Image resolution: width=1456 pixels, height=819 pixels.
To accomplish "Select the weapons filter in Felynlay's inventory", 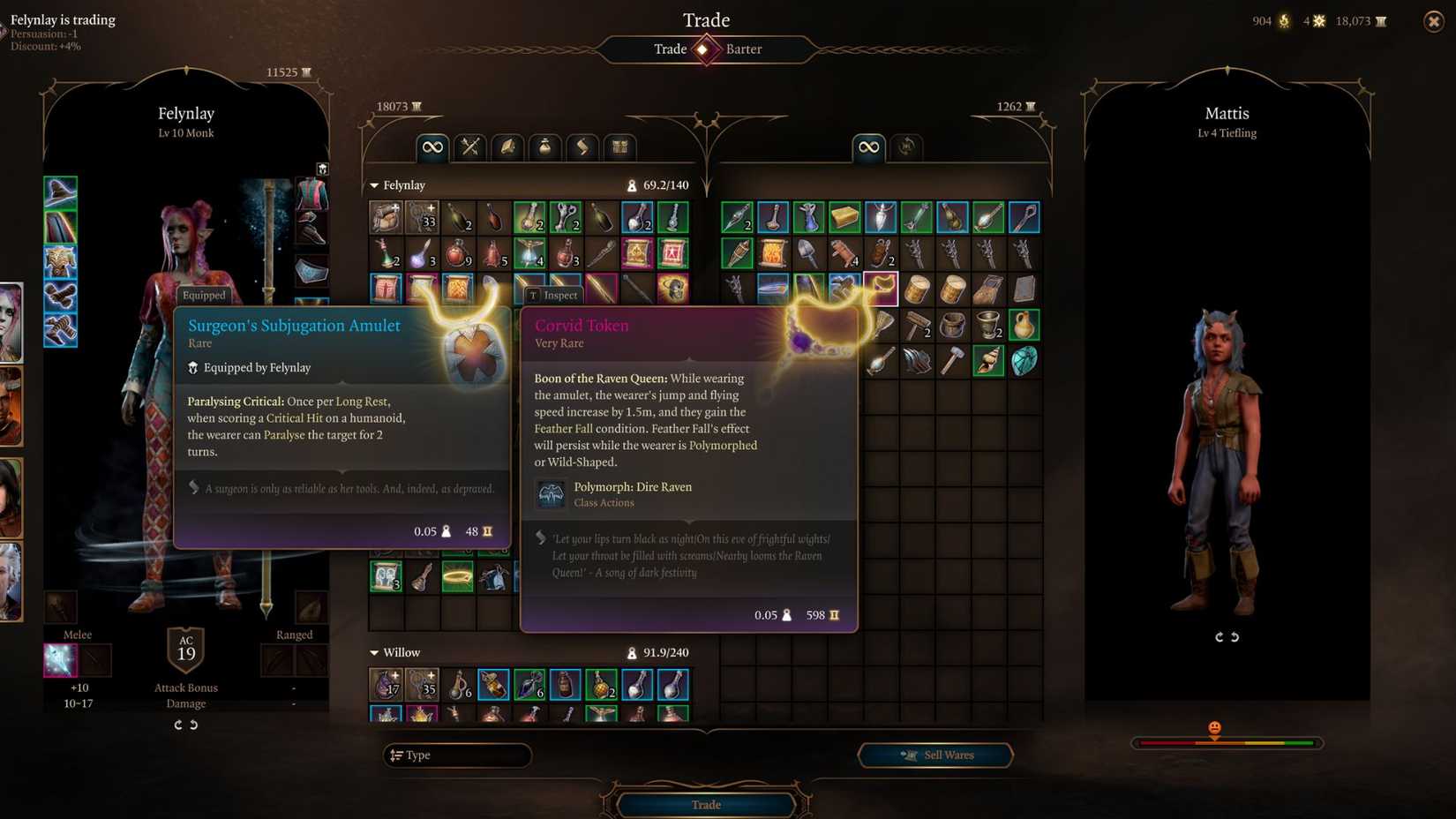I will [469, 147].
